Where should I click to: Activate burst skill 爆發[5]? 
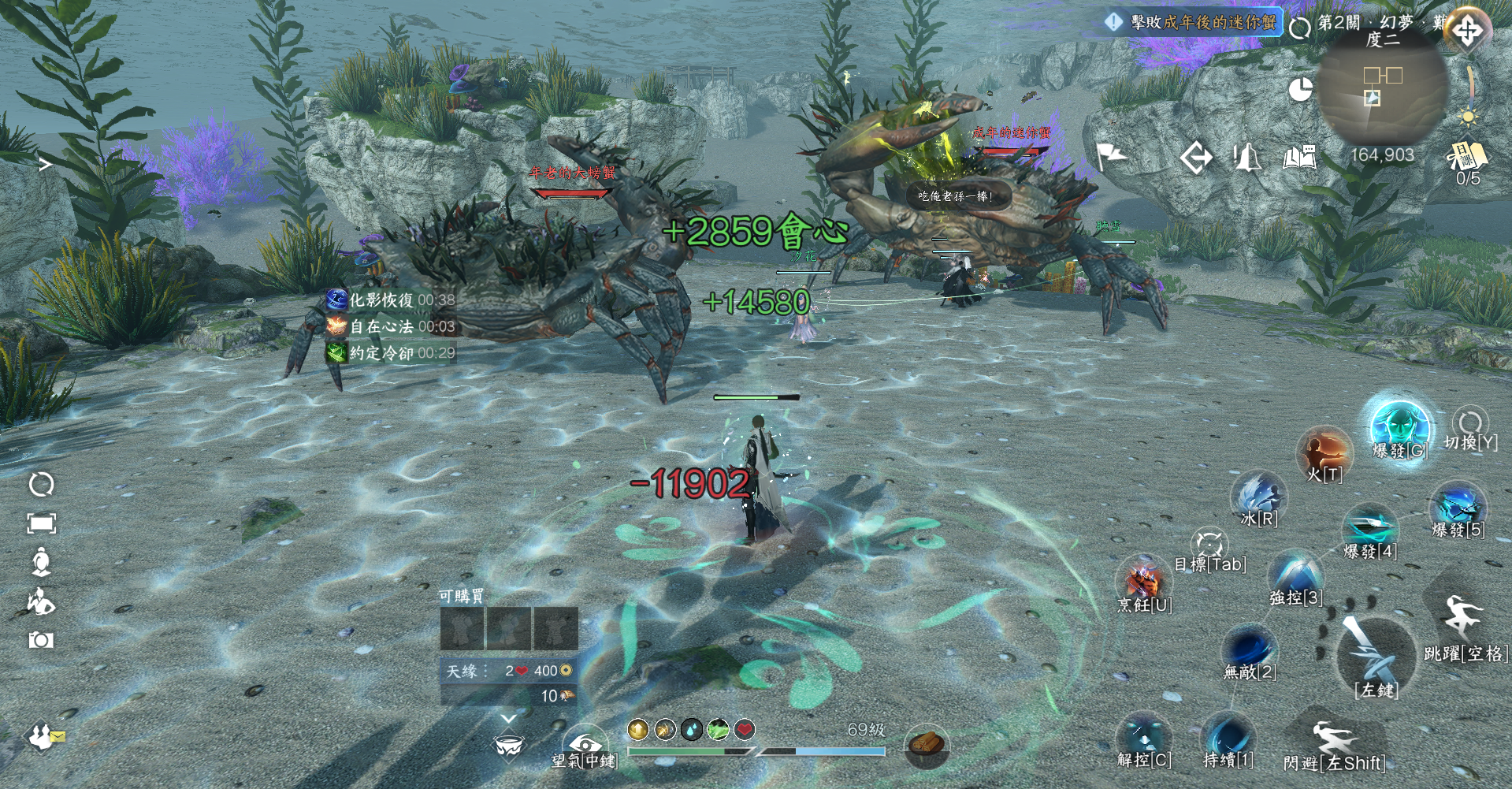point(1458,505)
